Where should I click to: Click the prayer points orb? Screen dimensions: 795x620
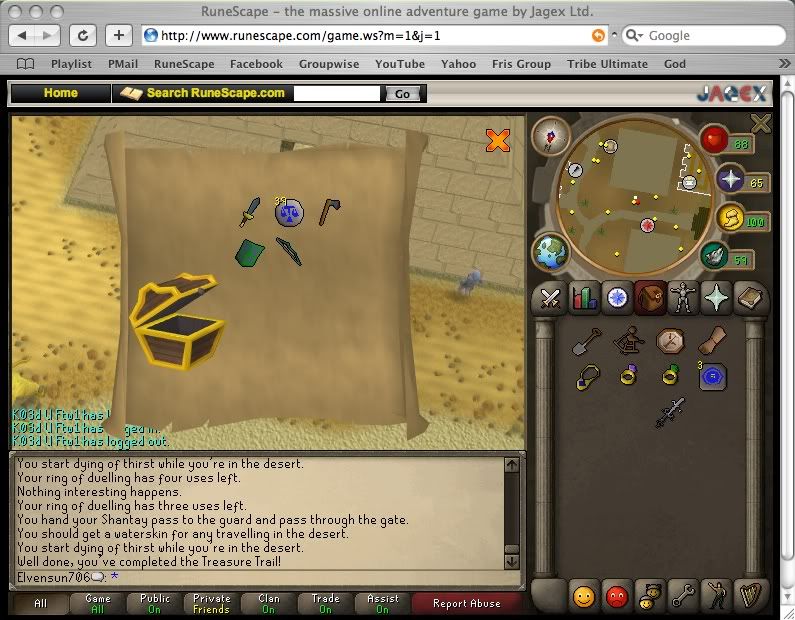click(x=729, y=181)
